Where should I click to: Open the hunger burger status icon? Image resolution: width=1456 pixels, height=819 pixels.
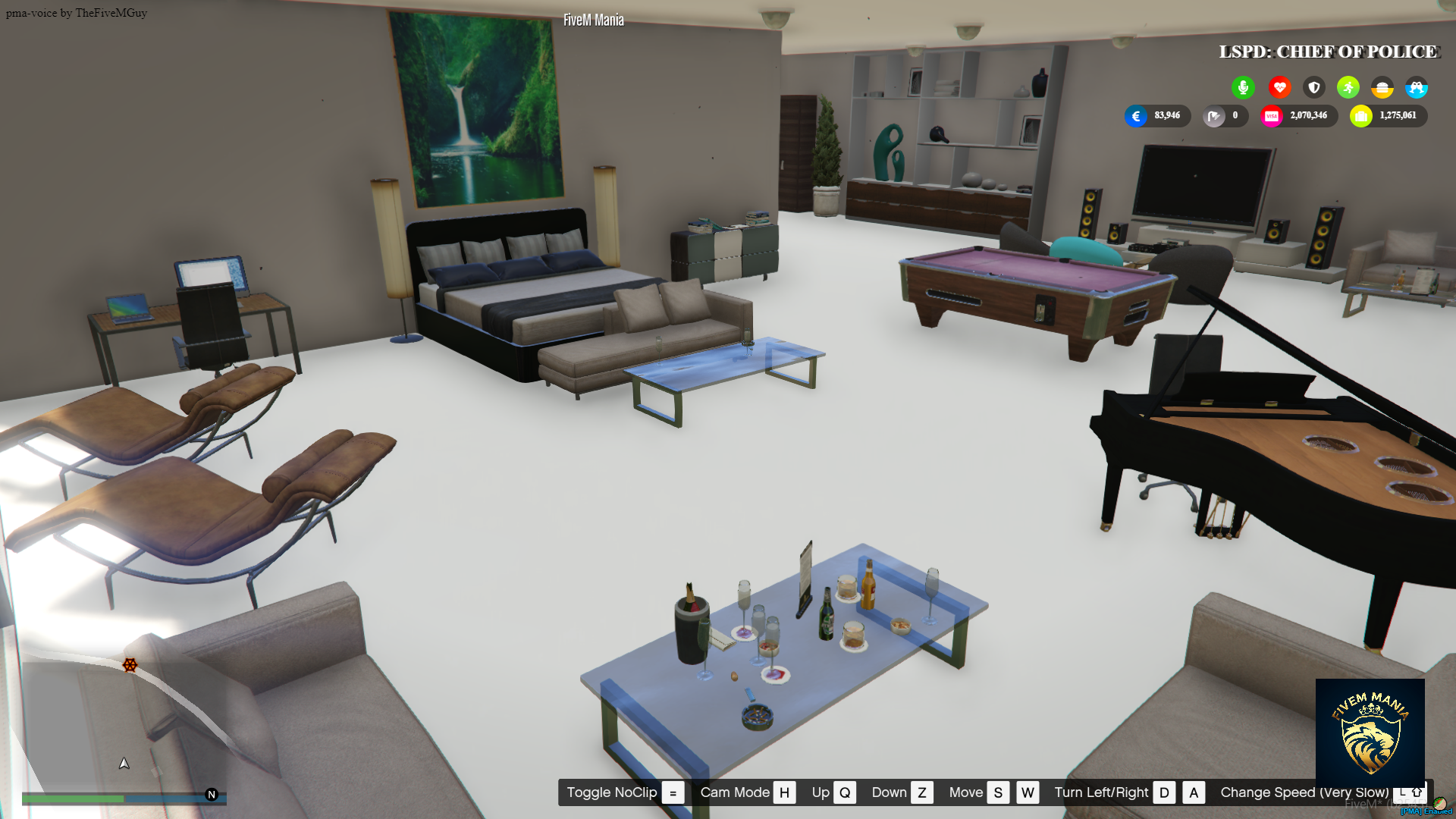(x=1382, y=87)
